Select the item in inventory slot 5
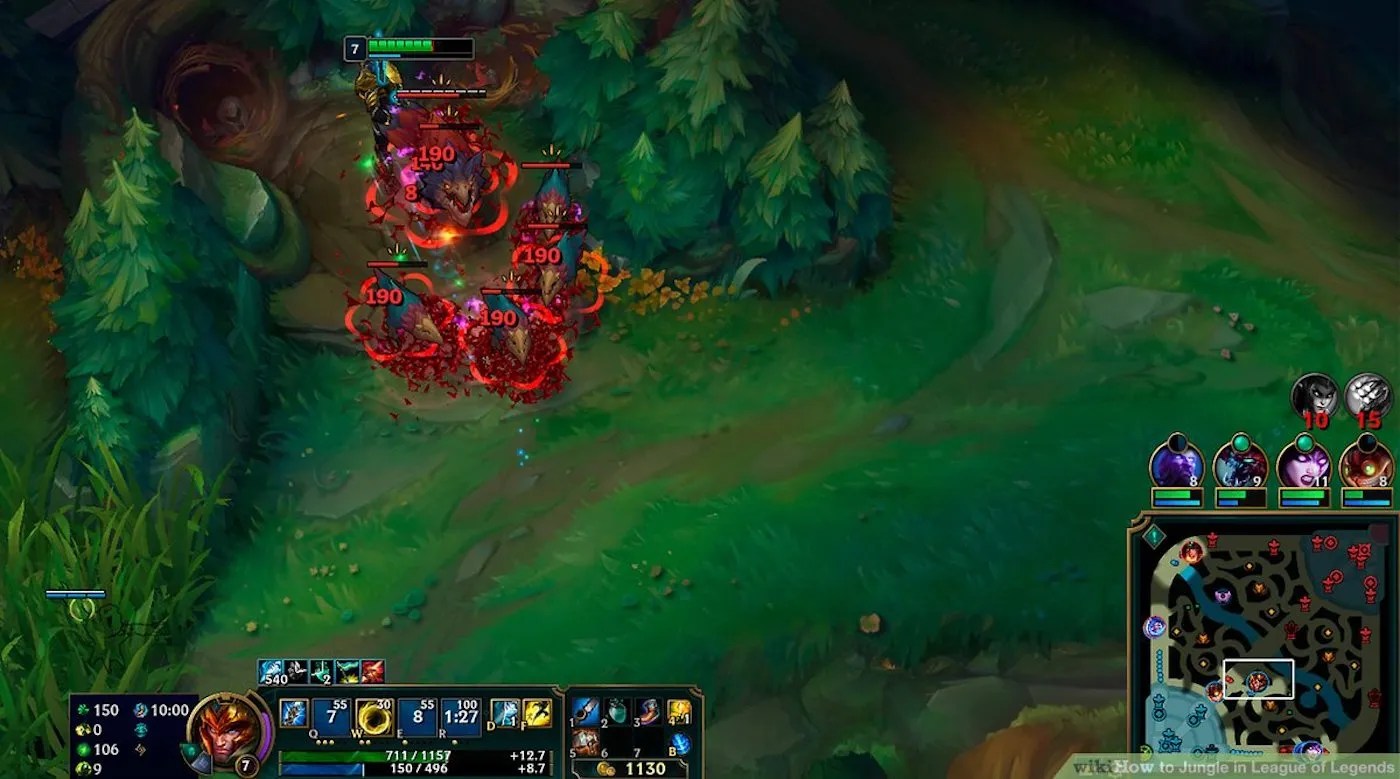Viewport: 1400px width, 779px height. [587, 742]
